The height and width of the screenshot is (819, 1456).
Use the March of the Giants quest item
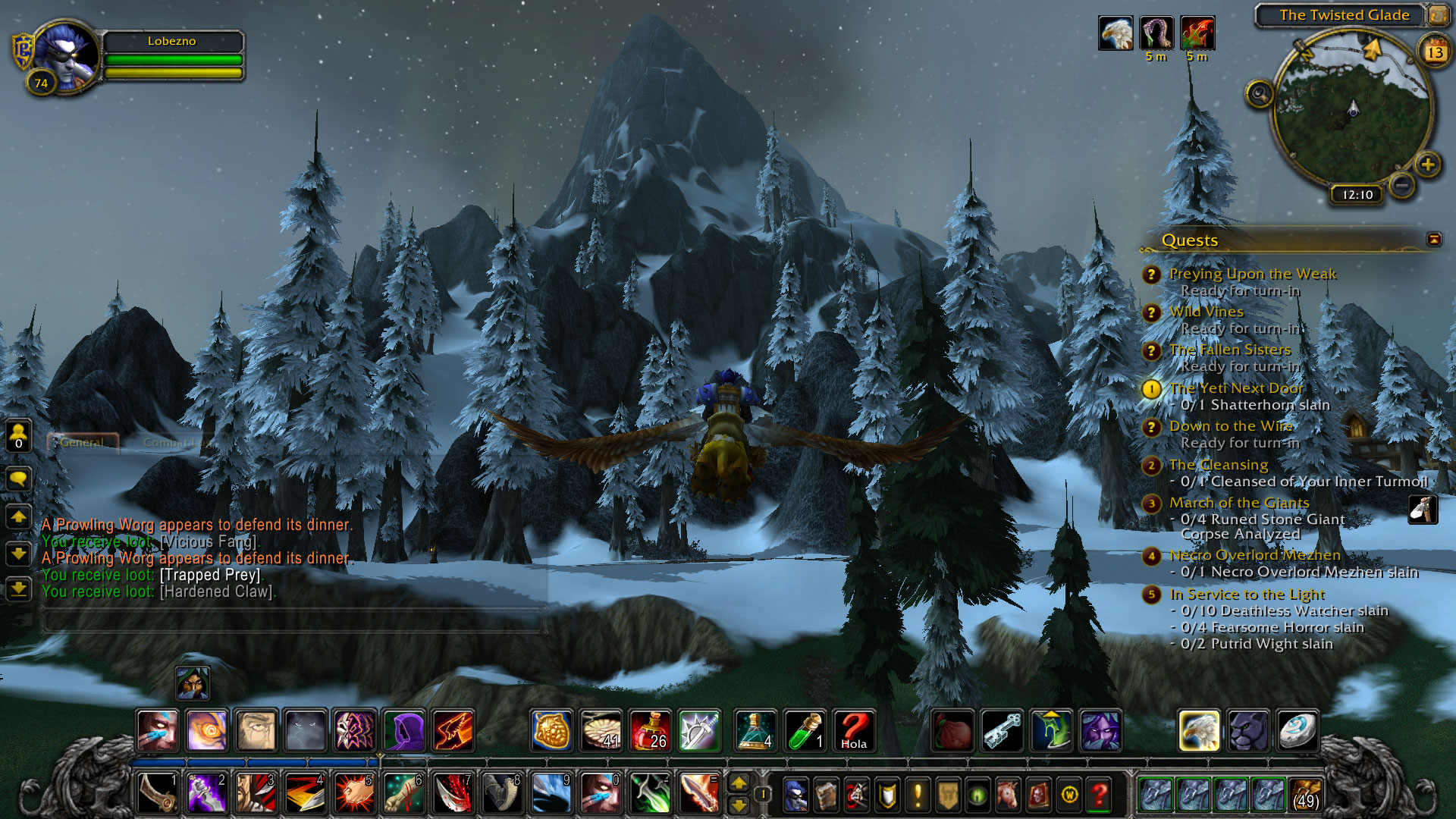(x=1423, y=510)
